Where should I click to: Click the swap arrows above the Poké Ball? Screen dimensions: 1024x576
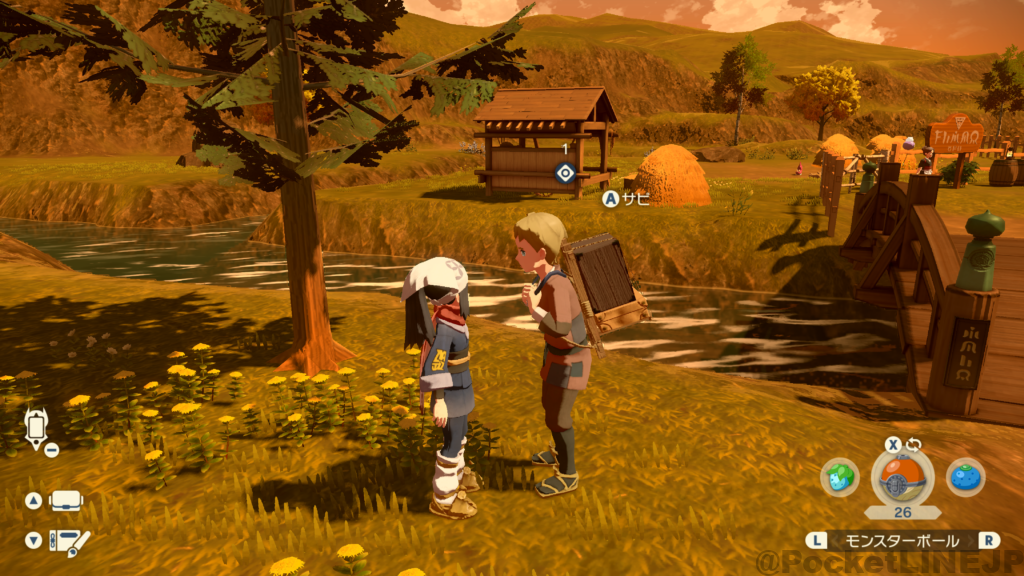(x=913, y=444)
